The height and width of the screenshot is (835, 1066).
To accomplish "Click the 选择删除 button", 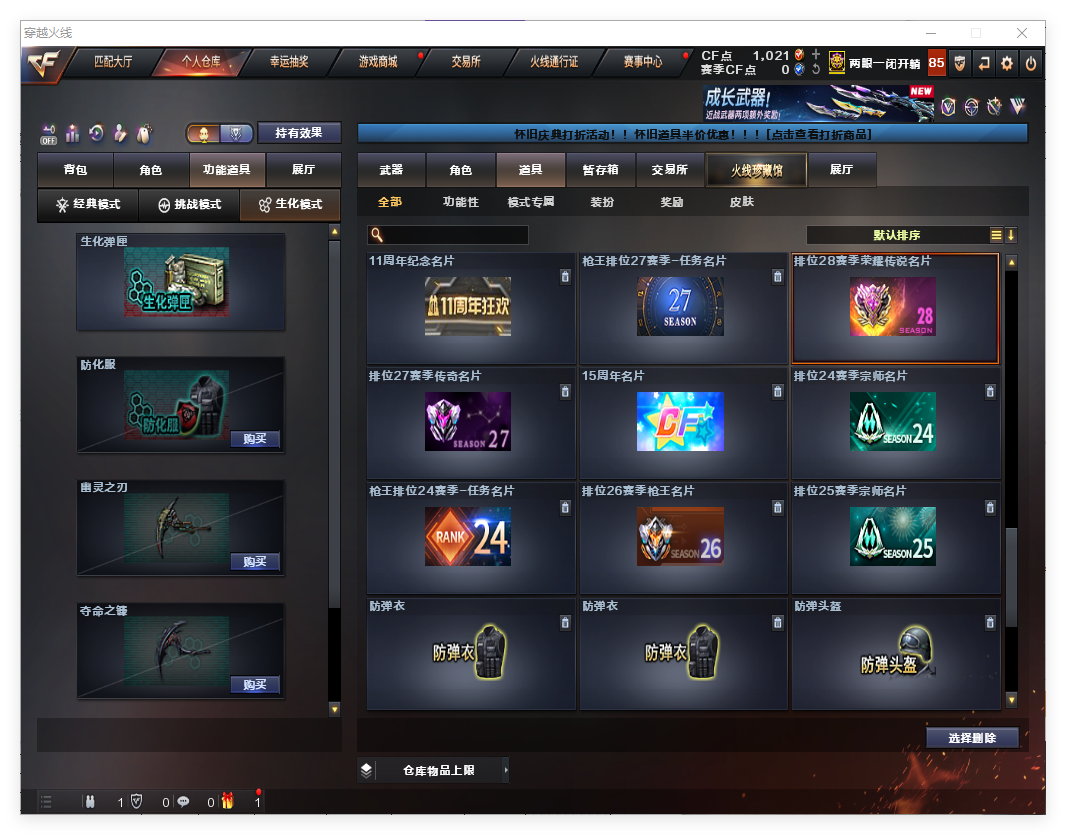I will click(972, 738).
